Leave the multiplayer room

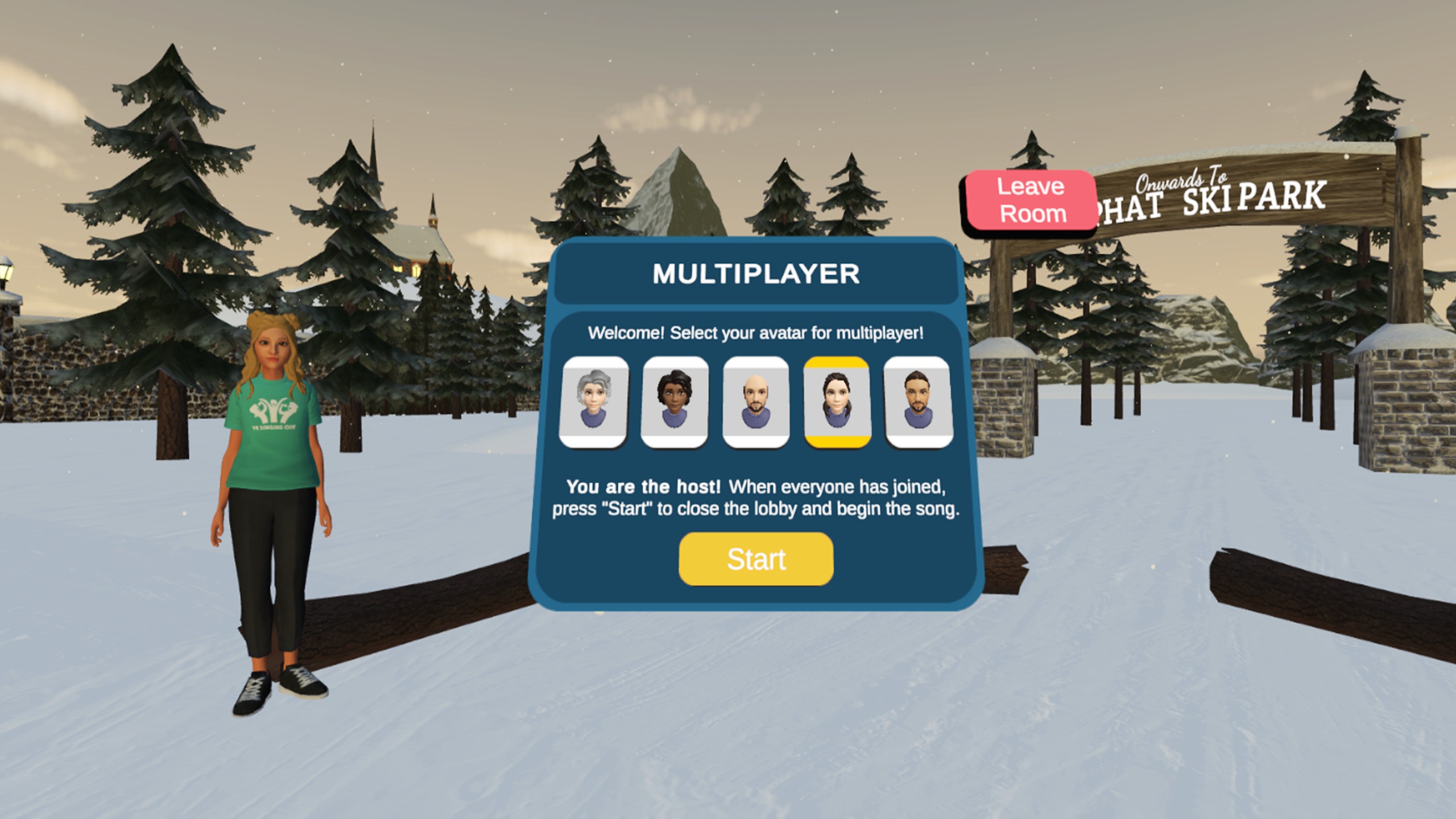1031,200
